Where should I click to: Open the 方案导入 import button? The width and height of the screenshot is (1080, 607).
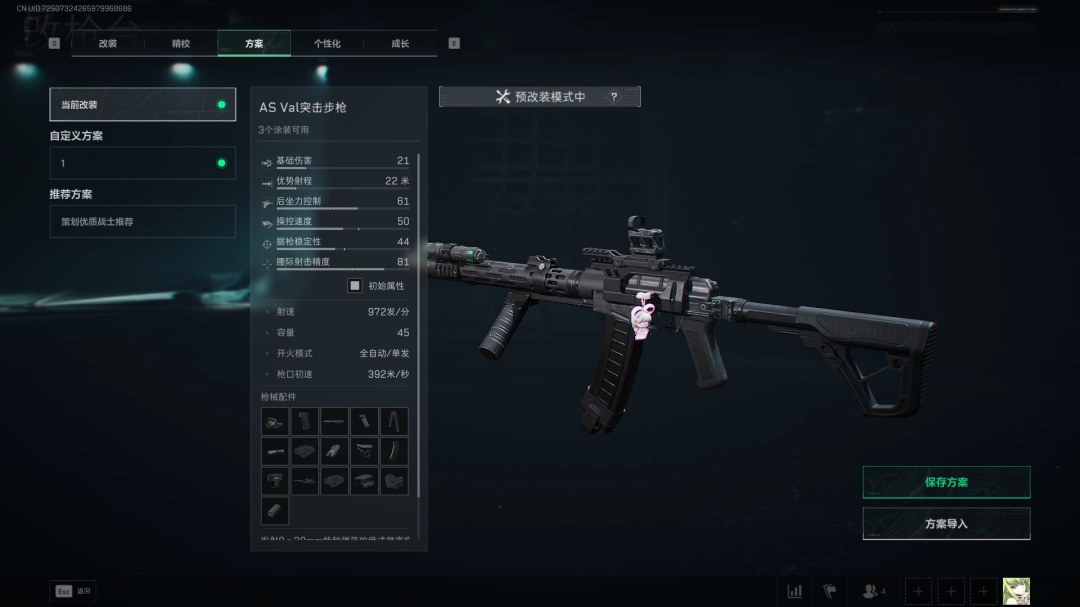[x=946, y=523]
